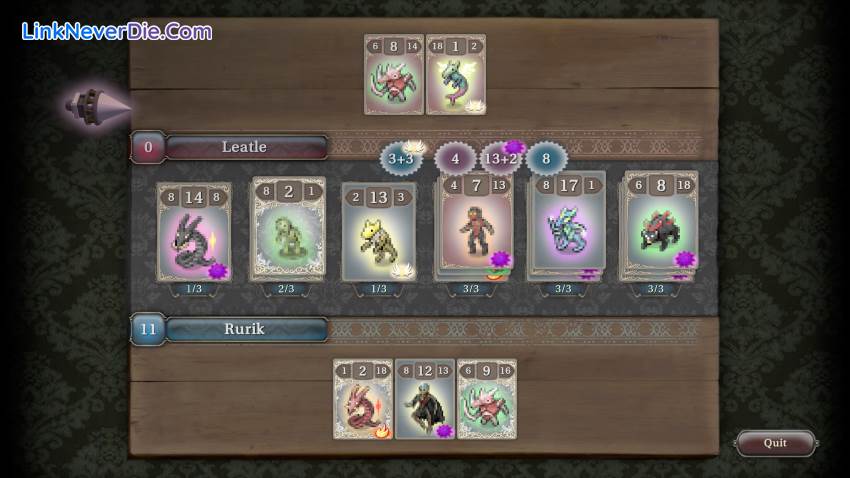Click Leatle's pink creature card numbered 8
The width and height of the screenshot is (850, 478).
click(x=394, y=75)
